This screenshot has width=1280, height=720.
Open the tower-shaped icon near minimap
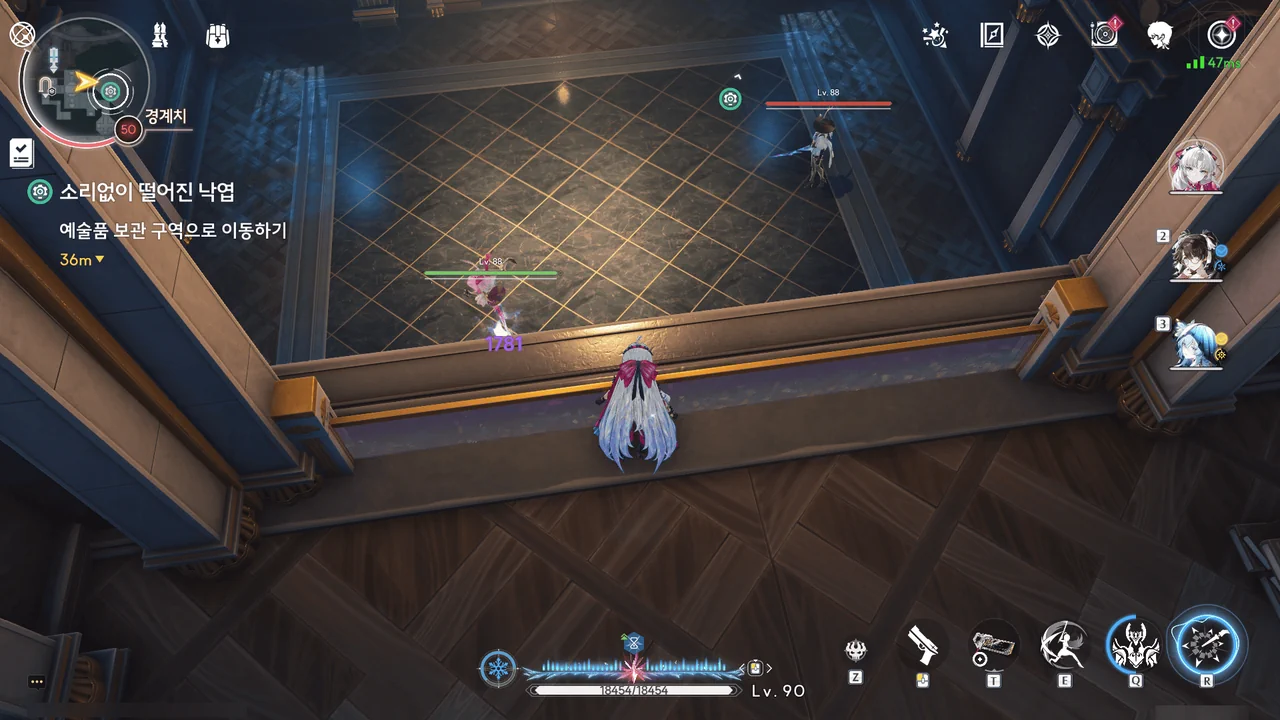(x=159, y=36)
